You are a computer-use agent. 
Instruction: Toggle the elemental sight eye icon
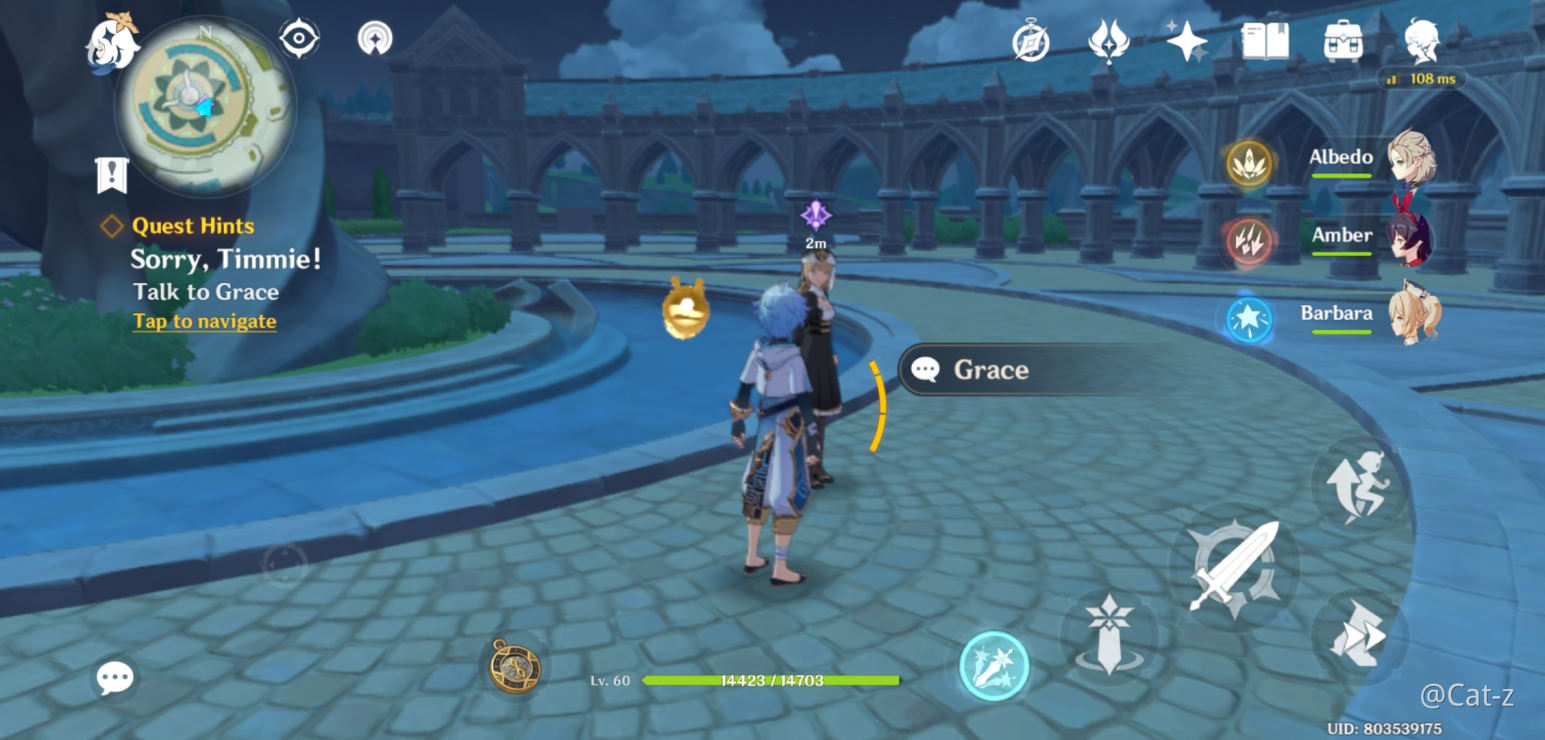point(299,39)
